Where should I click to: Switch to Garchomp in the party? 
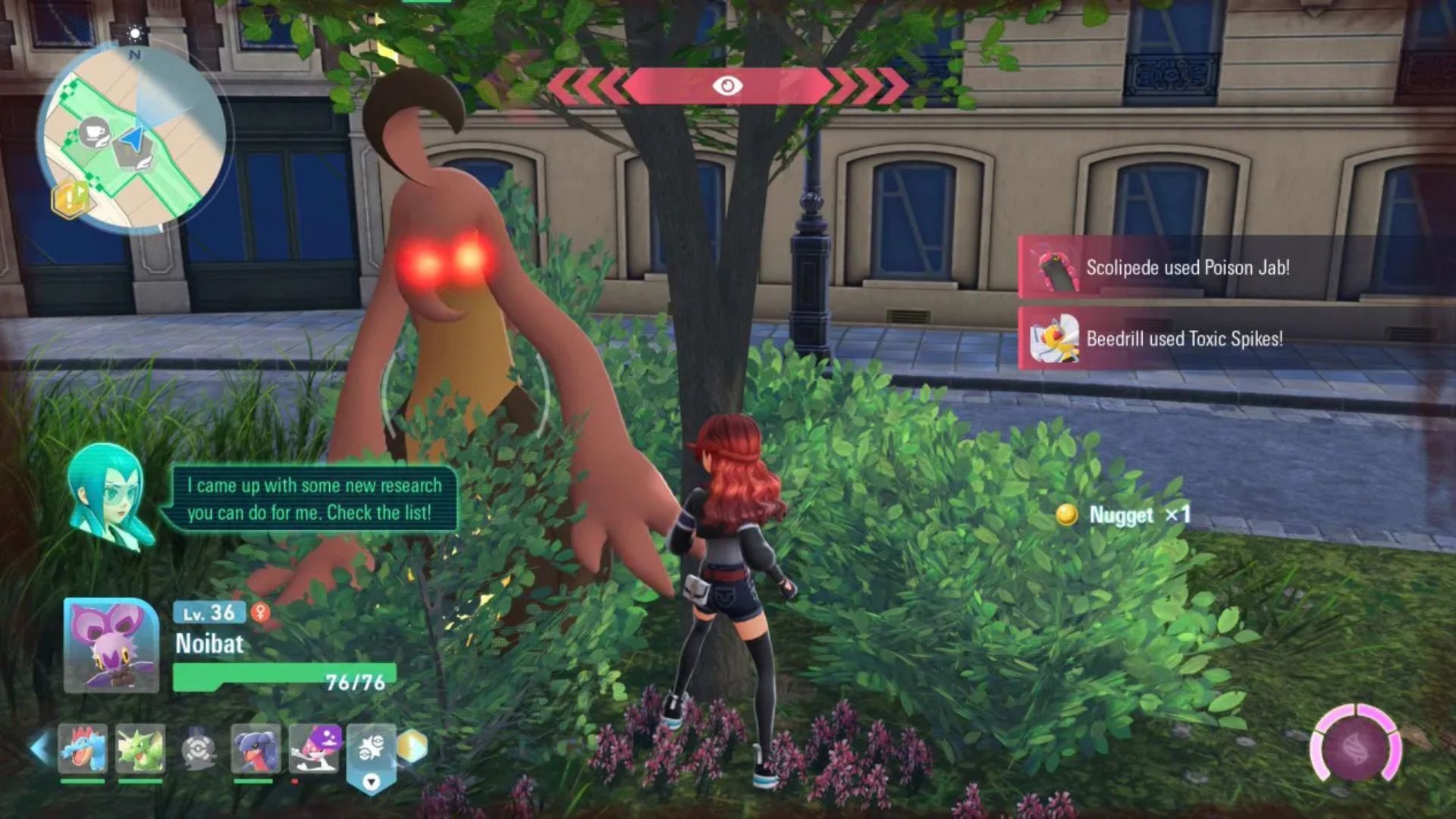256,749
